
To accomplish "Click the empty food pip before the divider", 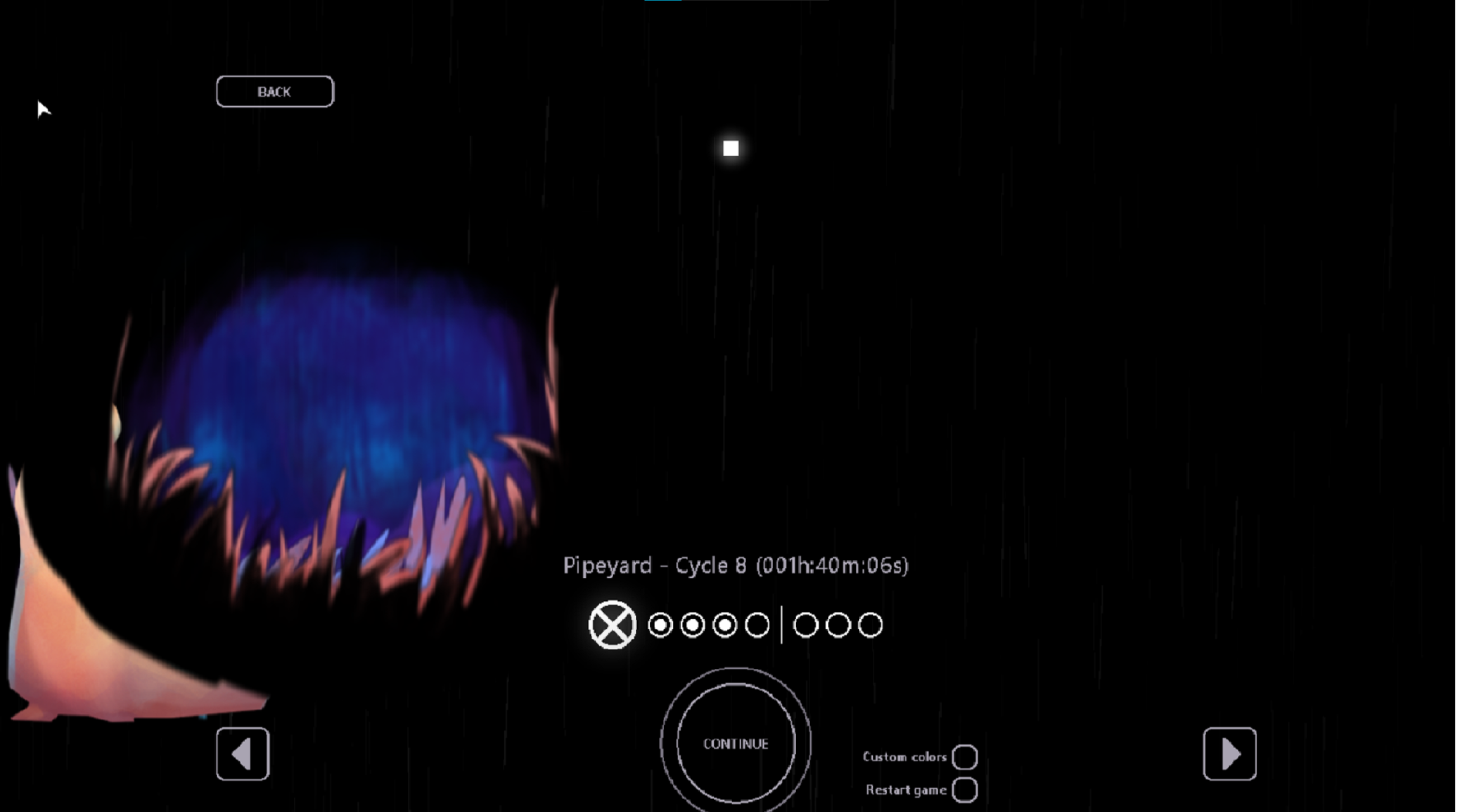I will tap(757, 624).
